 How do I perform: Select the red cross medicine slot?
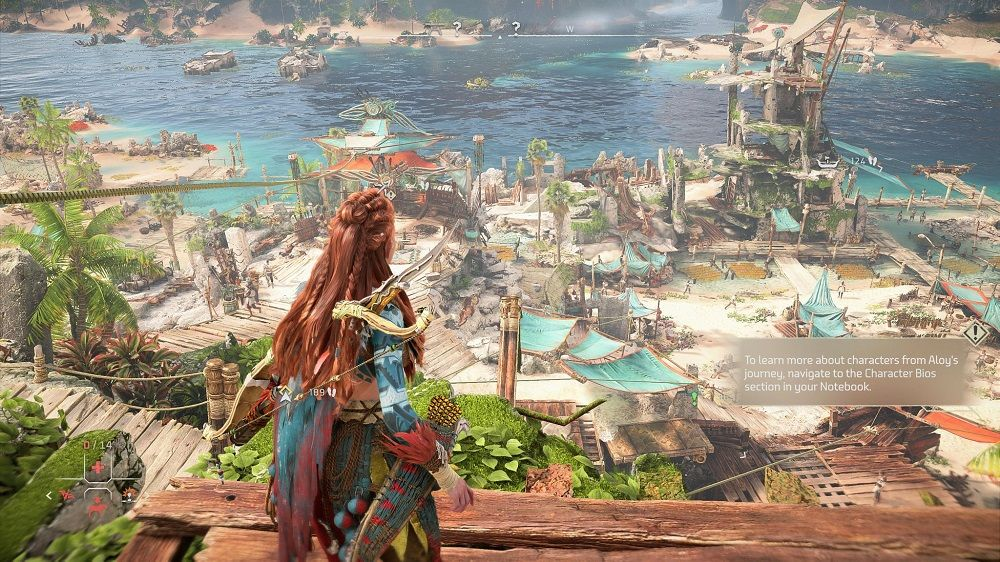pyautogui.click(x=98, y=467)
